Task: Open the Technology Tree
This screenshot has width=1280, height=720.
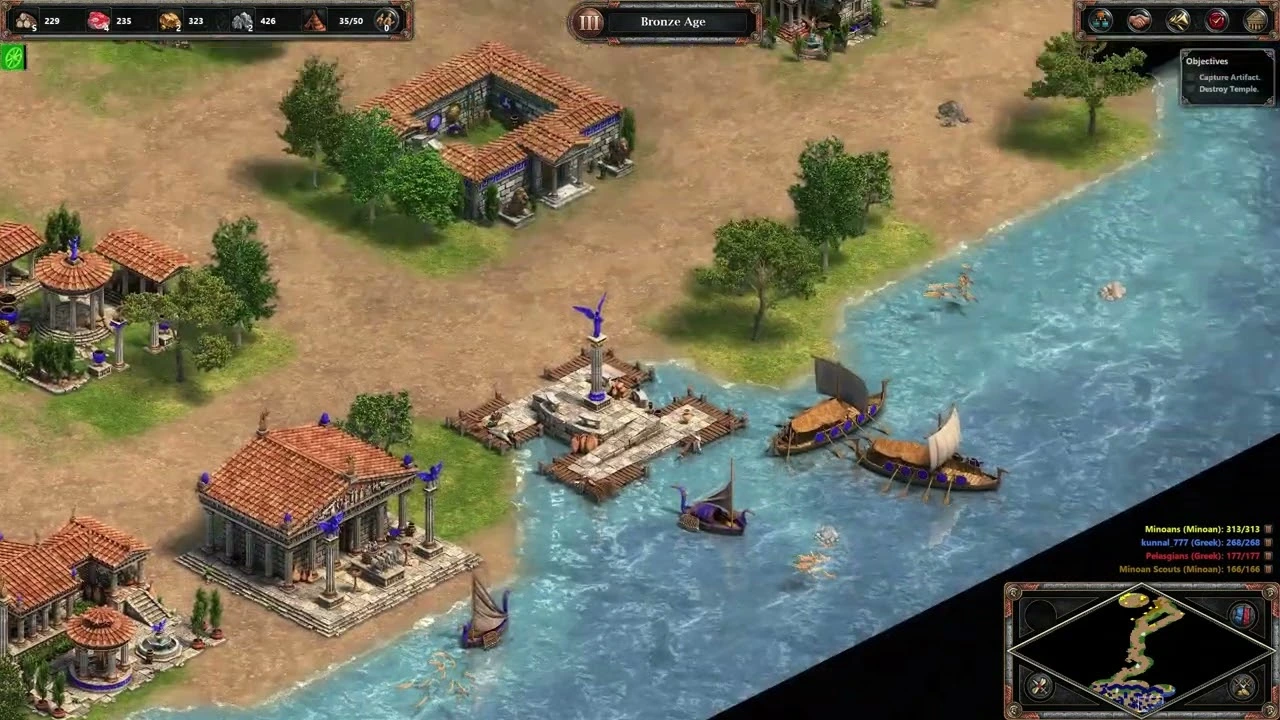Action: pos(1100,20)
